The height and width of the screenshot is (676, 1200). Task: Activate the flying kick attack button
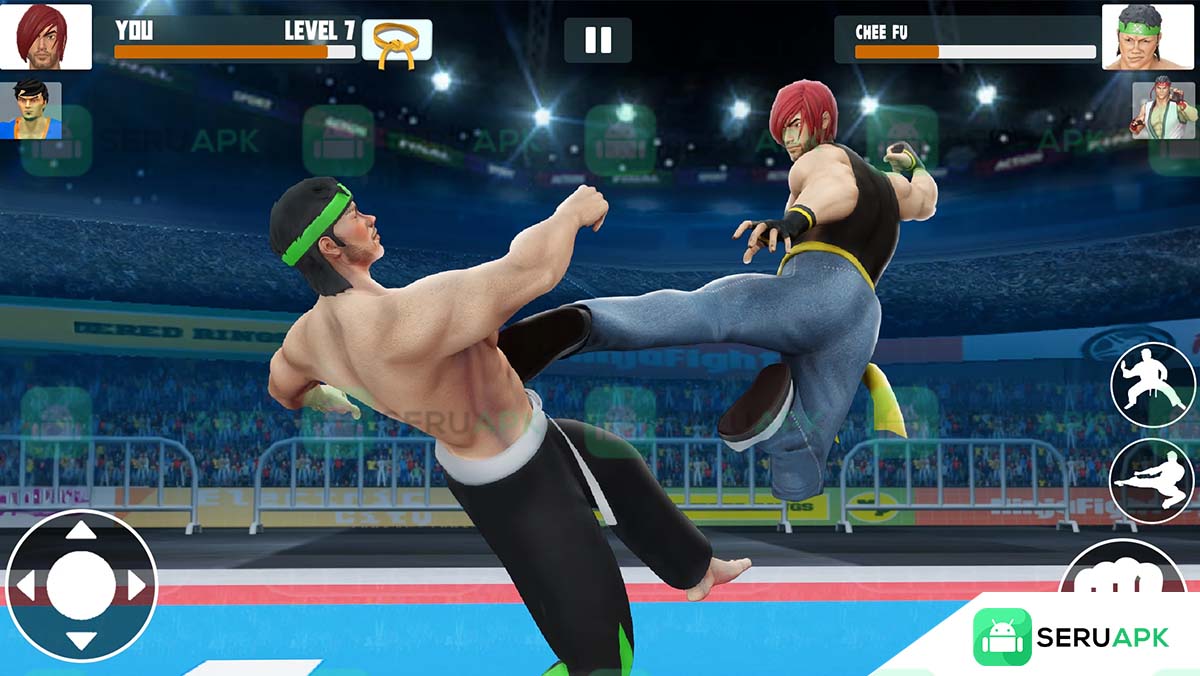coord(1153,480)
